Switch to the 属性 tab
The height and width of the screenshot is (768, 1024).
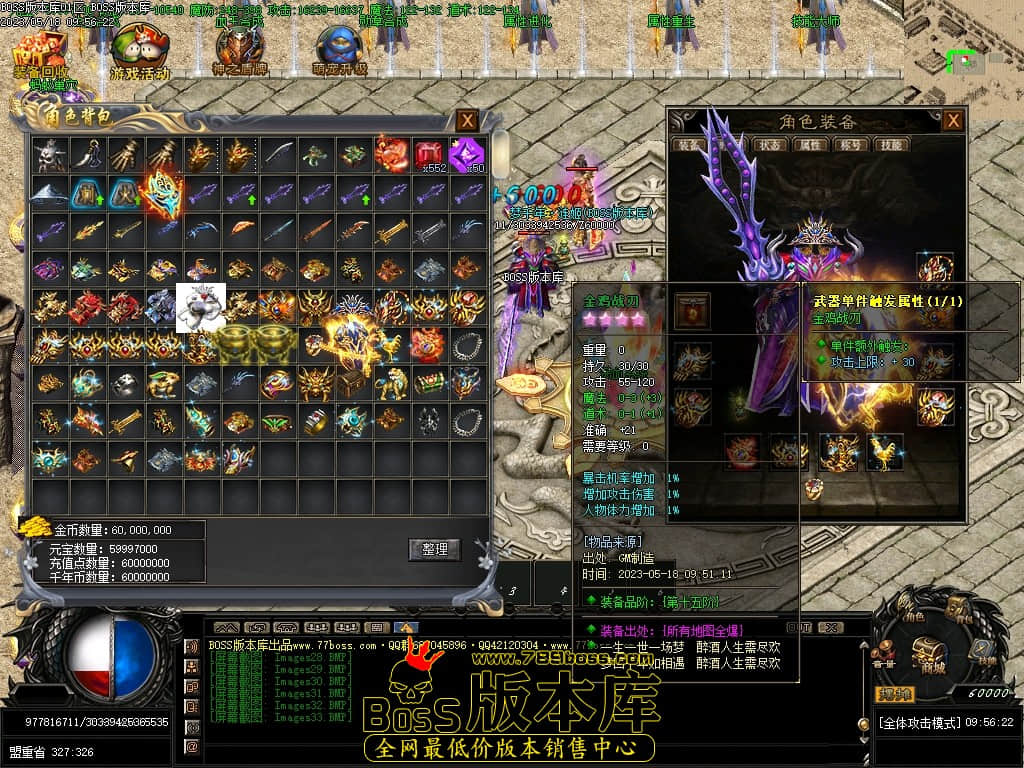811,145
